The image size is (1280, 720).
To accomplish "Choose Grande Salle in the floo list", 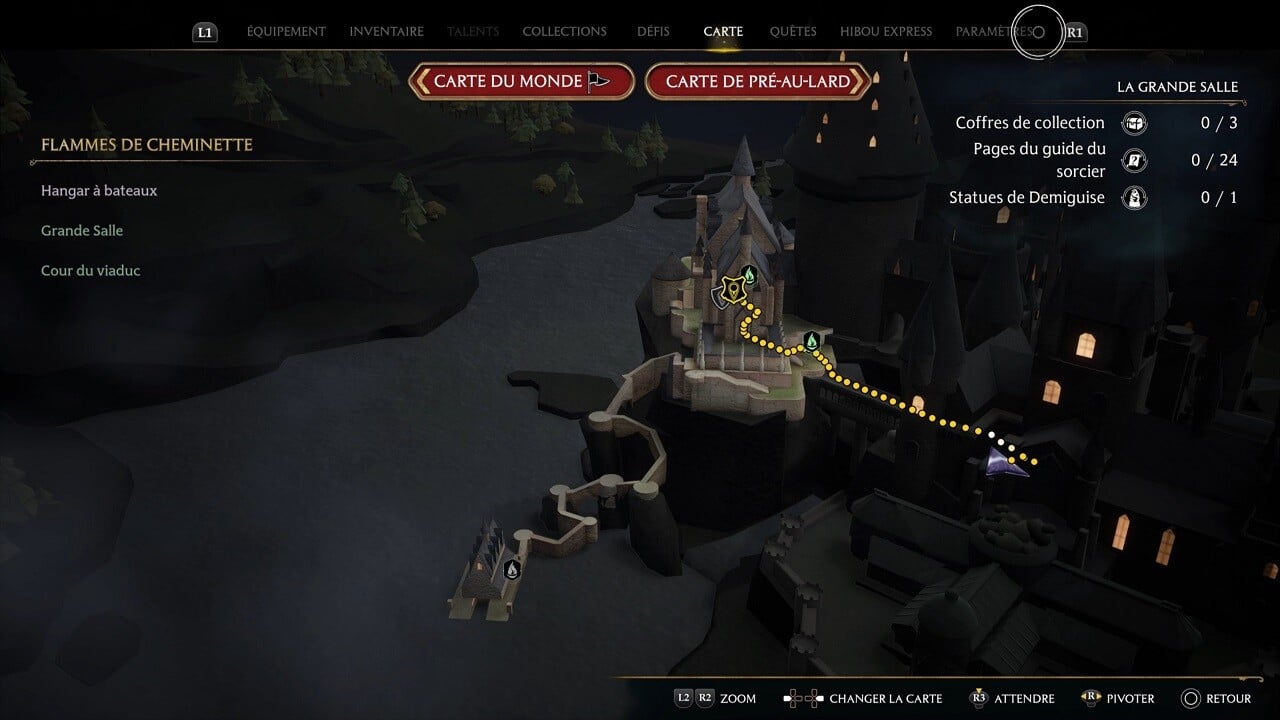I will (82, 231).
